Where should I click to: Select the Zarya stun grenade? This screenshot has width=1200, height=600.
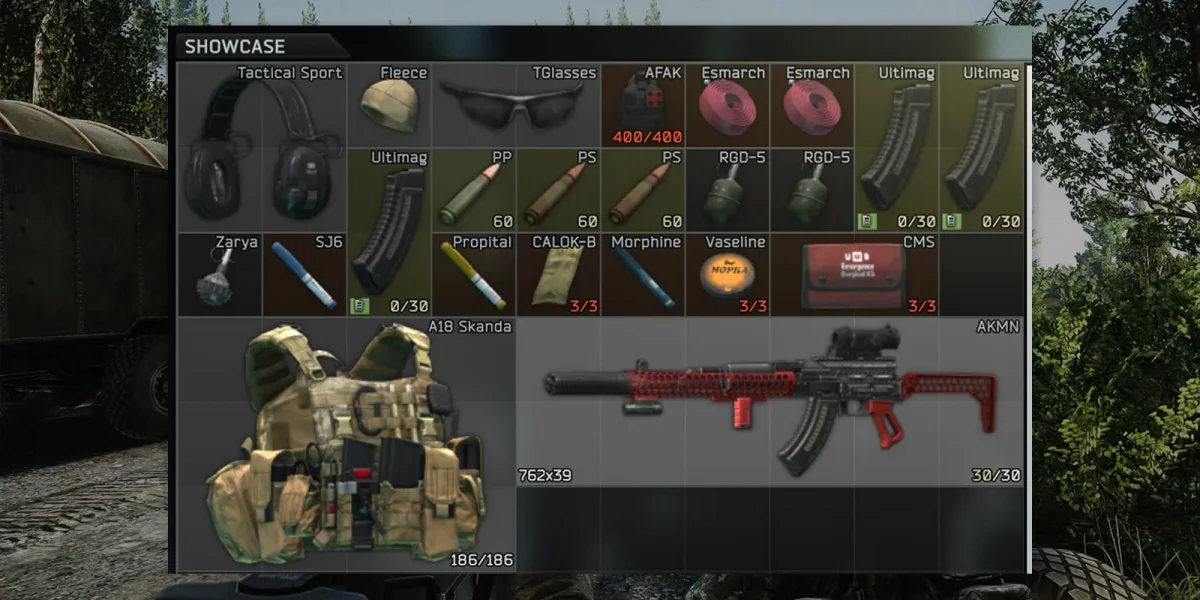coord(219,275)
